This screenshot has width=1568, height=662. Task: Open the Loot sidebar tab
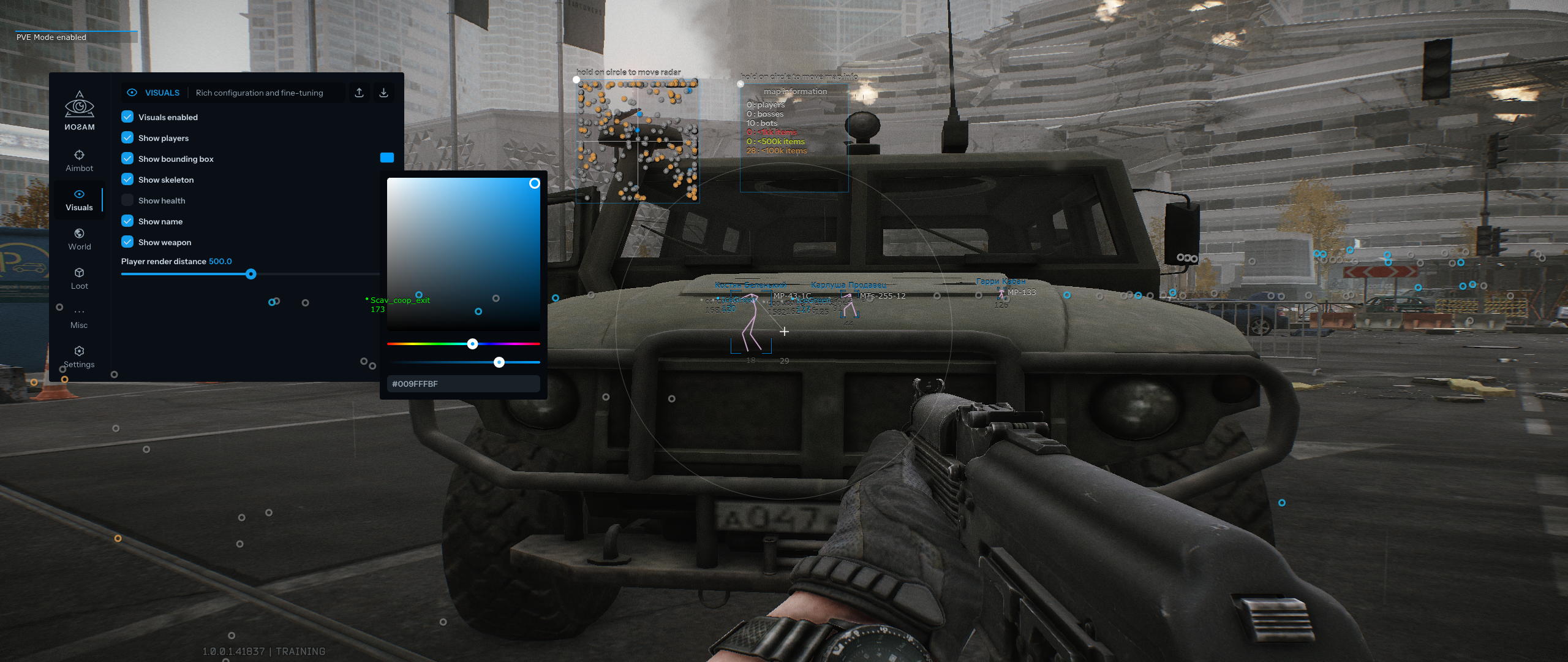(79, 278)
